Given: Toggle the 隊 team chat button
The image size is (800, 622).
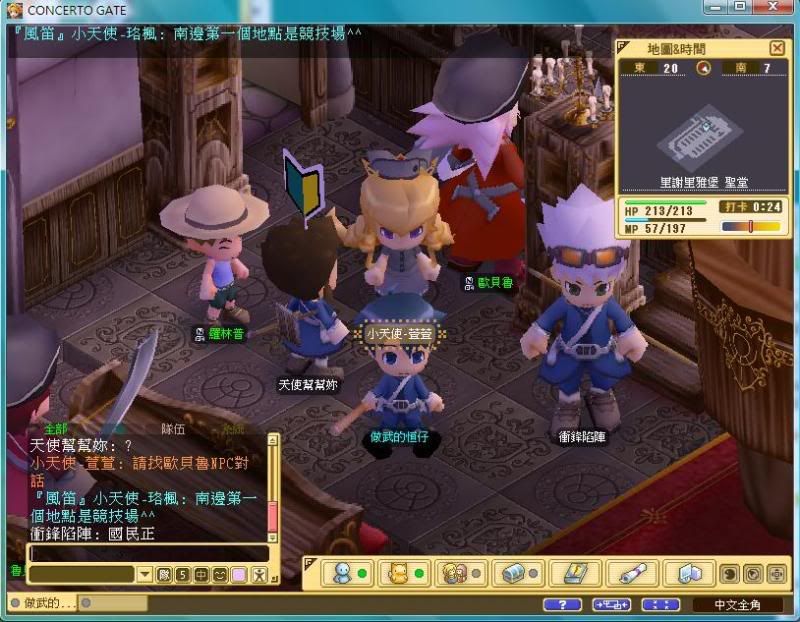Looking at the screenshot, I should tap(164, 574).
